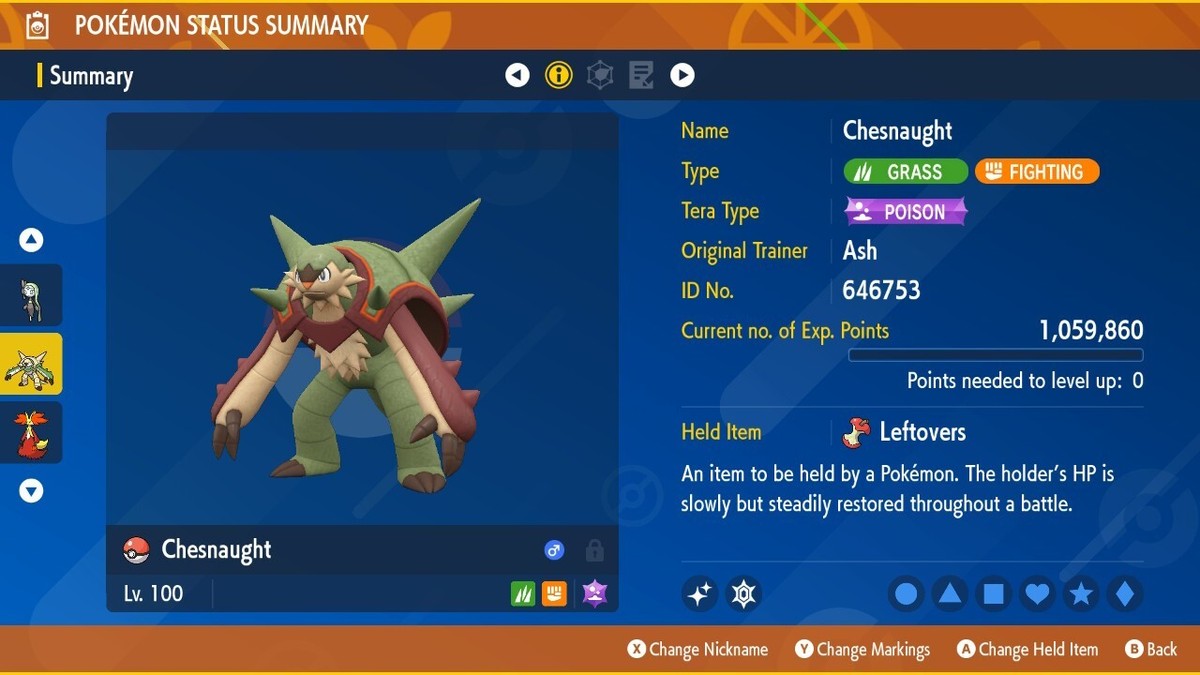The width and height of the screenshot is (1200, 675).
Task: Choose Change Held Item
Action: (x=1027, y=650)
